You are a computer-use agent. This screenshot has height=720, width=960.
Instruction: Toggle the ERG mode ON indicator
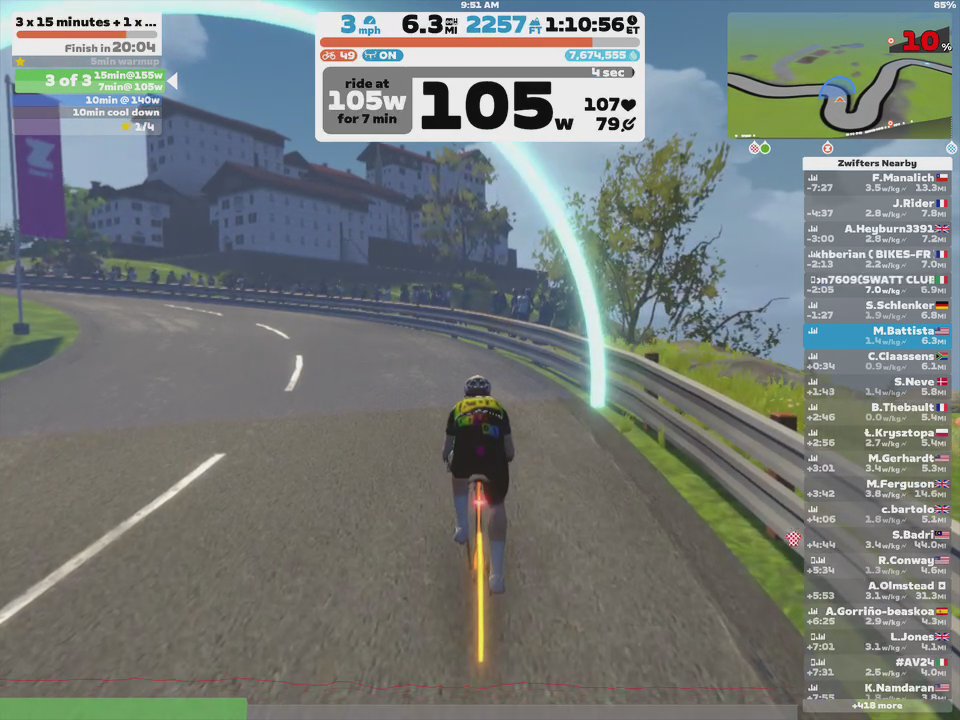tap(383, 56)
